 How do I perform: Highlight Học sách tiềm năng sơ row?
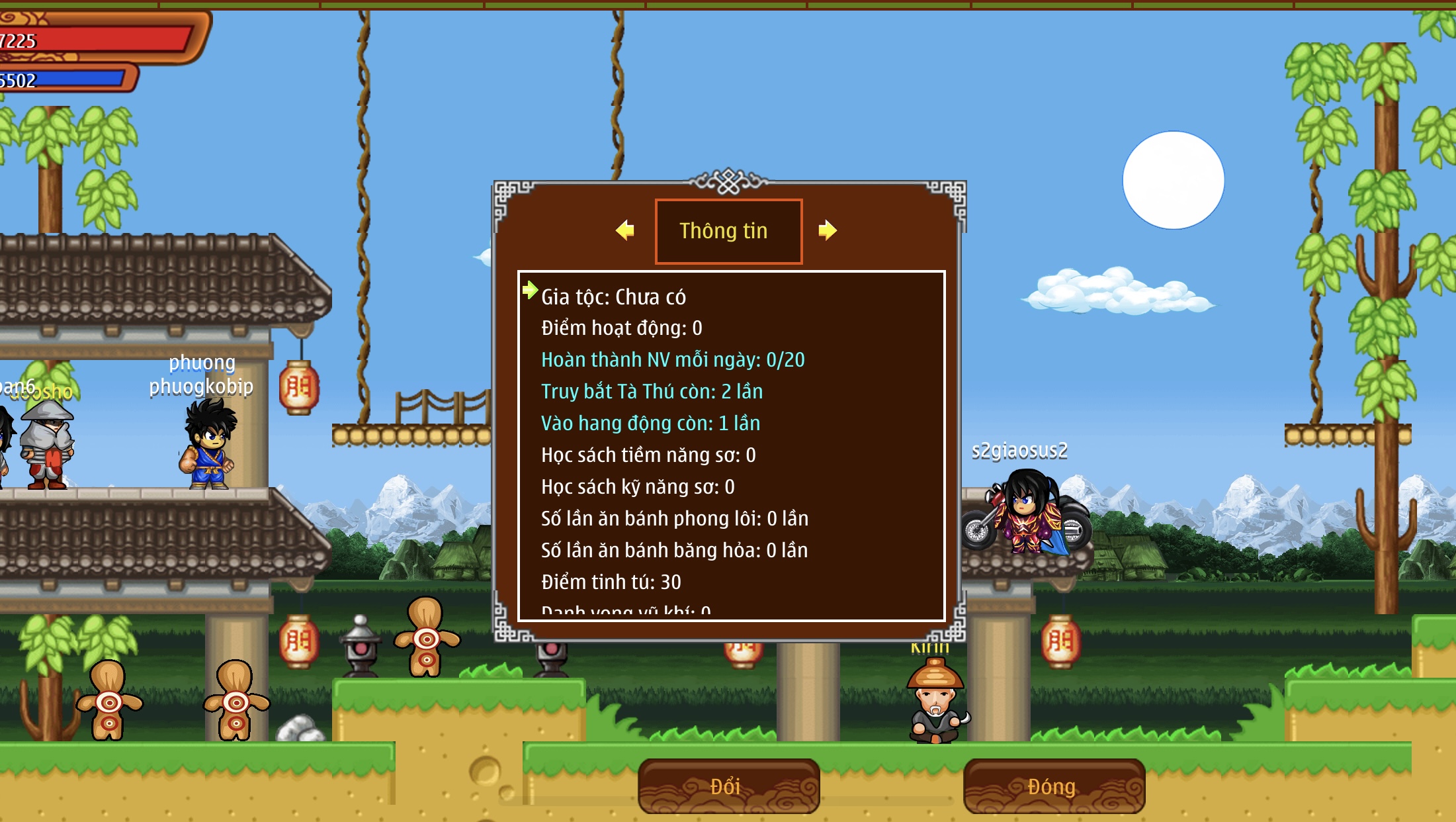[648, 455]
